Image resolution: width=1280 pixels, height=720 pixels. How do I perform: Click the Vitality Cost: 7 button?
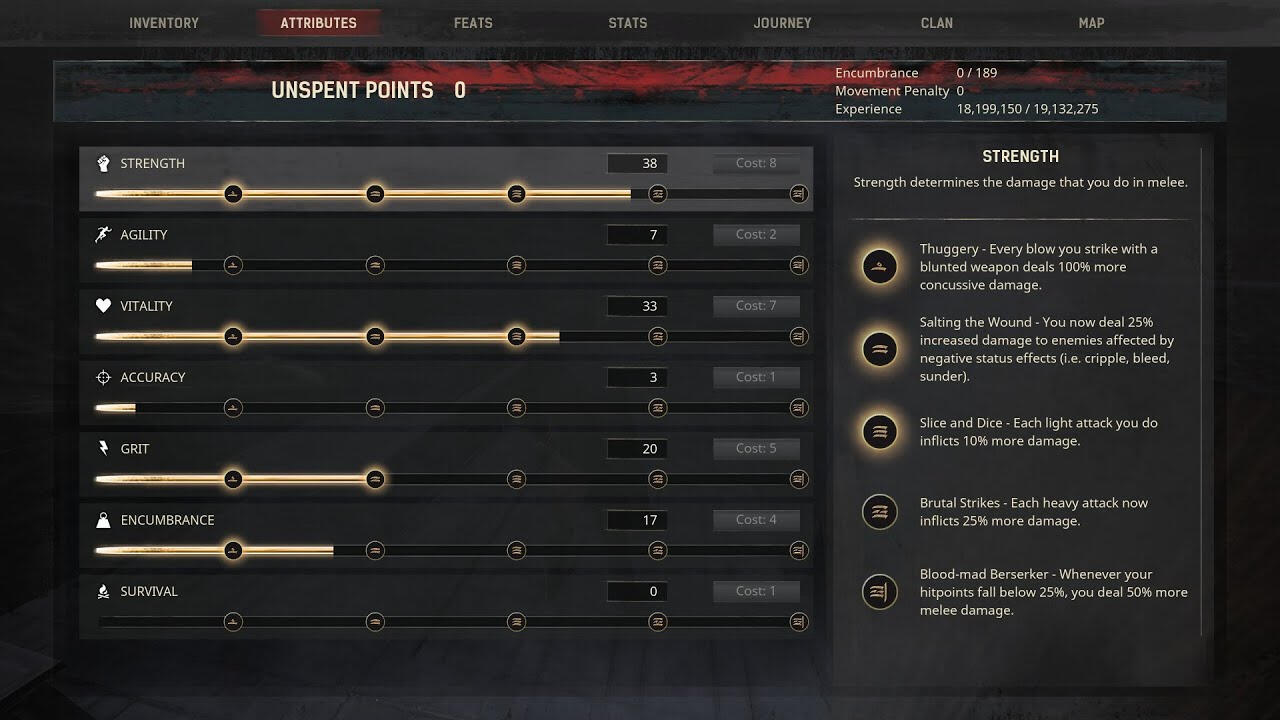tap(756, 306)
